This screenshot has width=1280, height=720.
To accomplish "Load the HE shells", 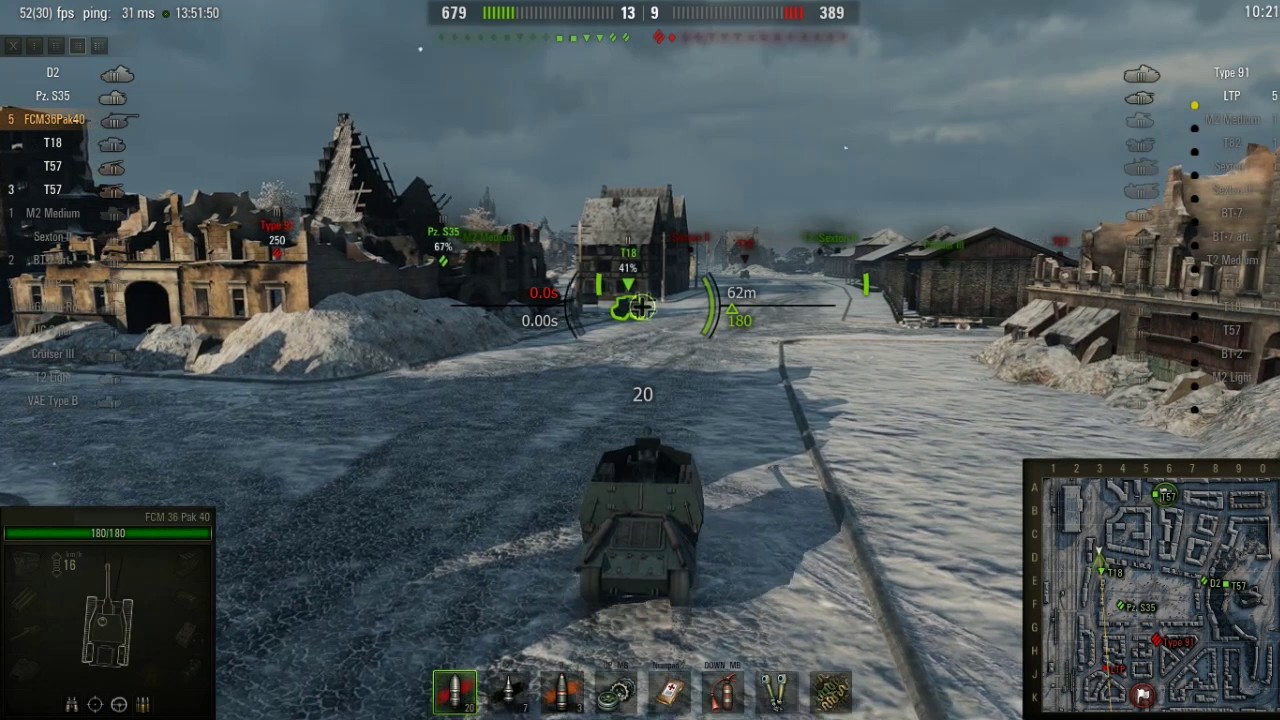I will pos(563,693).
